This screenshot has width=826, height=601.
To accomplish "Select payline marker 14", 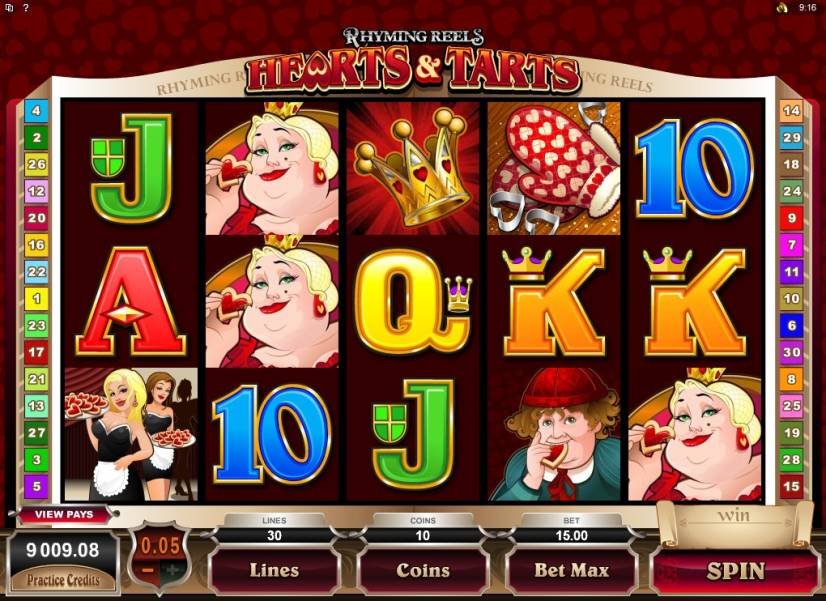I will pyautogui.click(x=791, y=111).
